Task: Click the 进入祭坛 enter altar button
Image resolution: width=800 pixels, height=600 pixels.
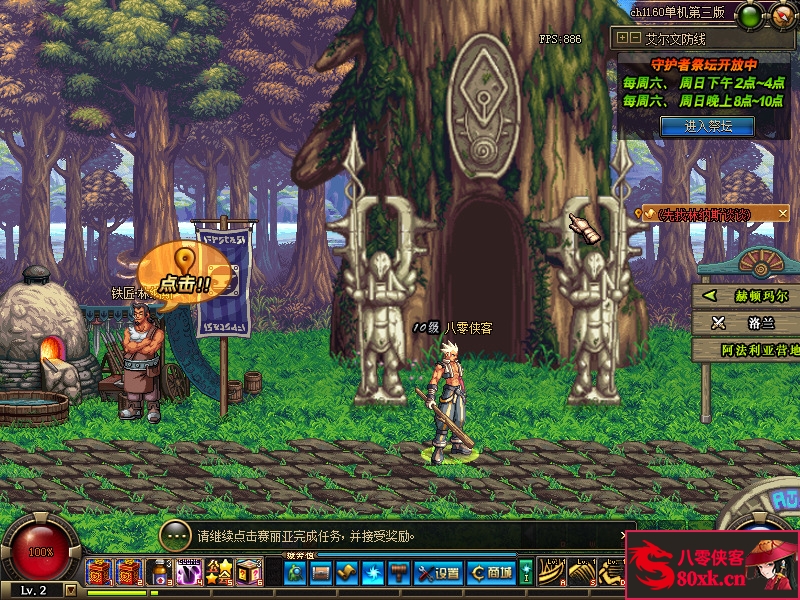Action: click(707, 126)
